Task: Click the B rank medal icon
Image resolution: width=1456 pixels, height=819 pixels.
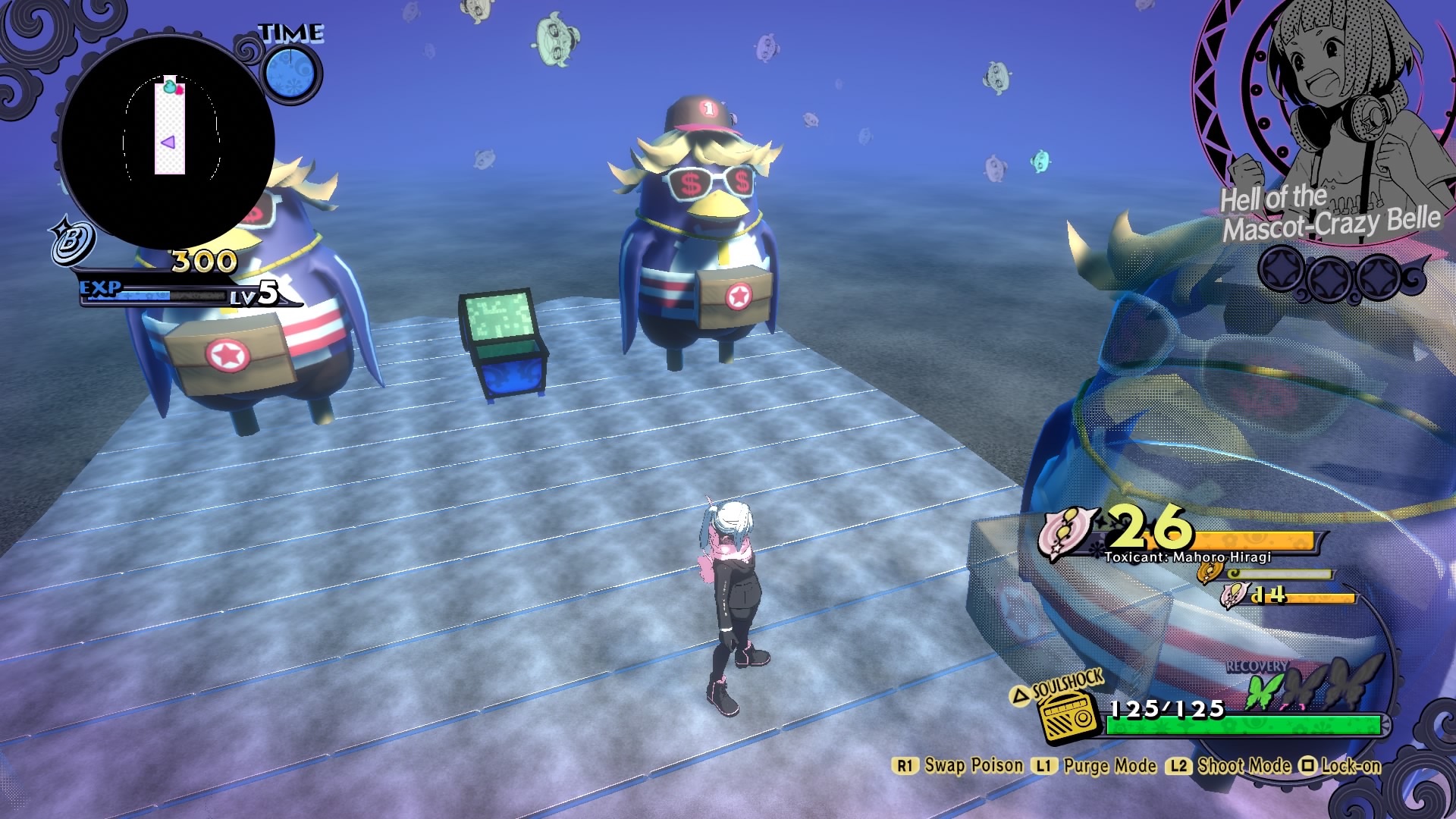Action: pyautogui.click(x=72, y=241)
